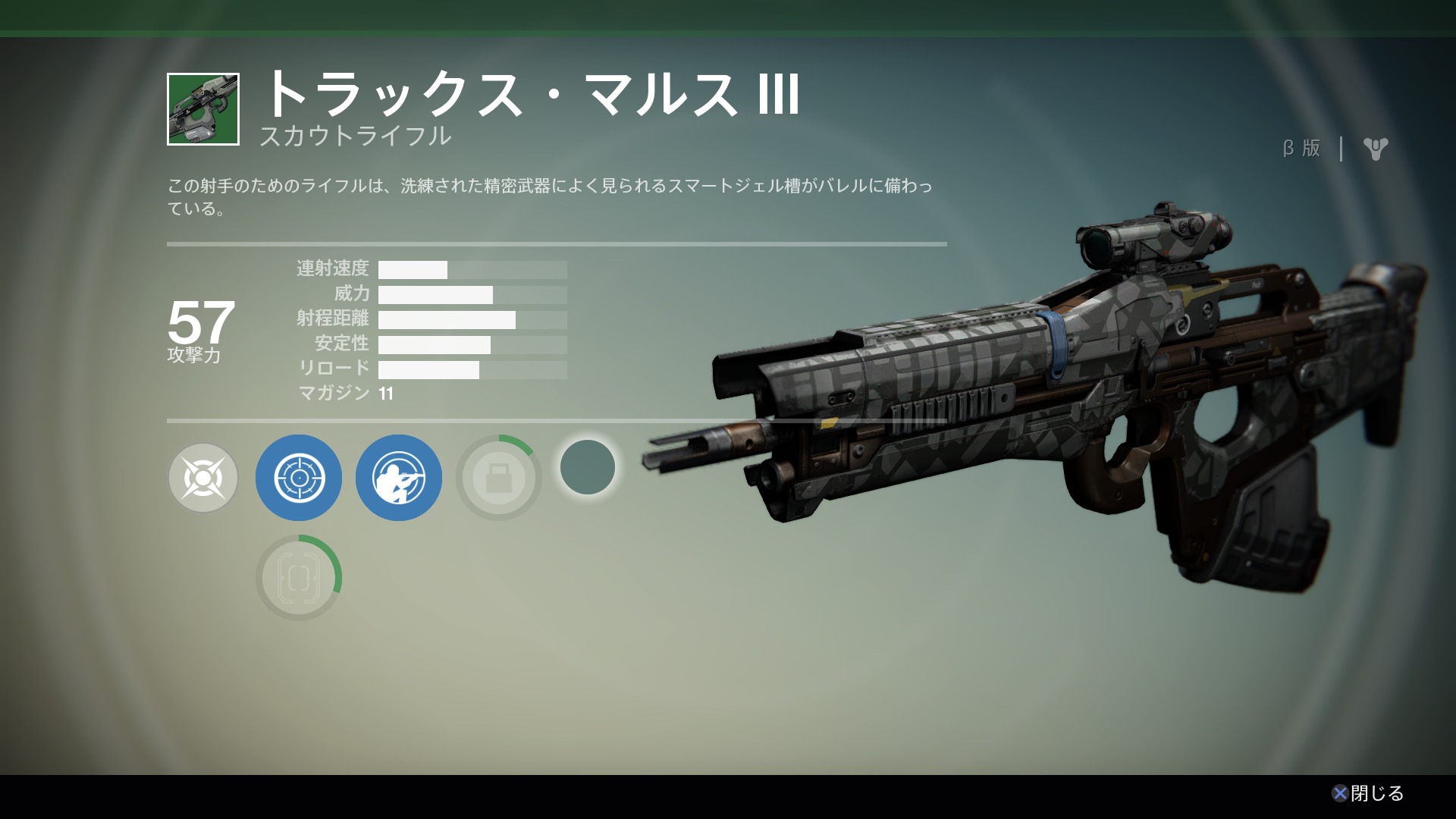1456x819 pixels.
Task: Select the locked padlock upgrade node
Action: tap(498, 478)
